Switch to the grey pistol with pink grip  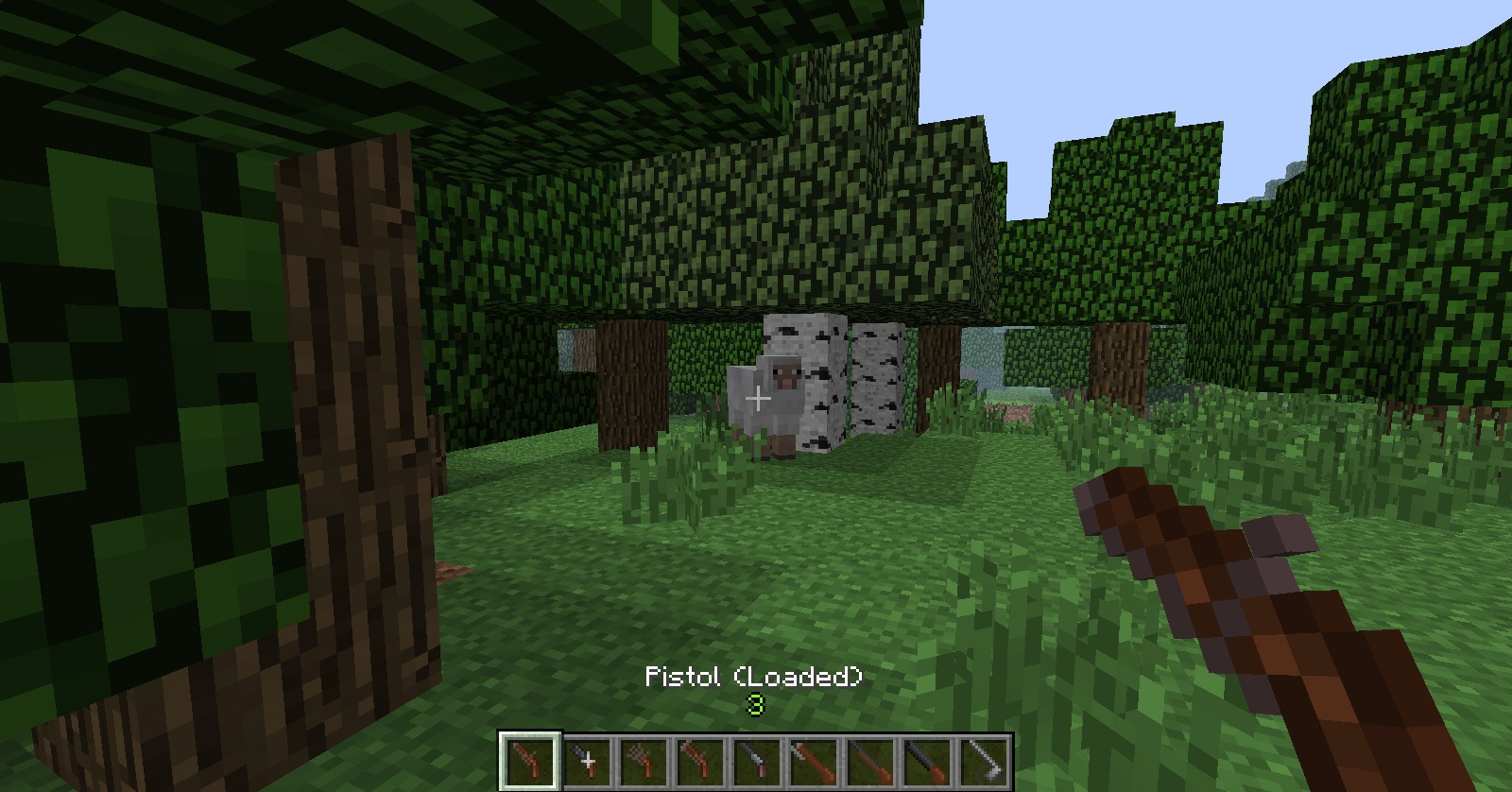[757, 761]
